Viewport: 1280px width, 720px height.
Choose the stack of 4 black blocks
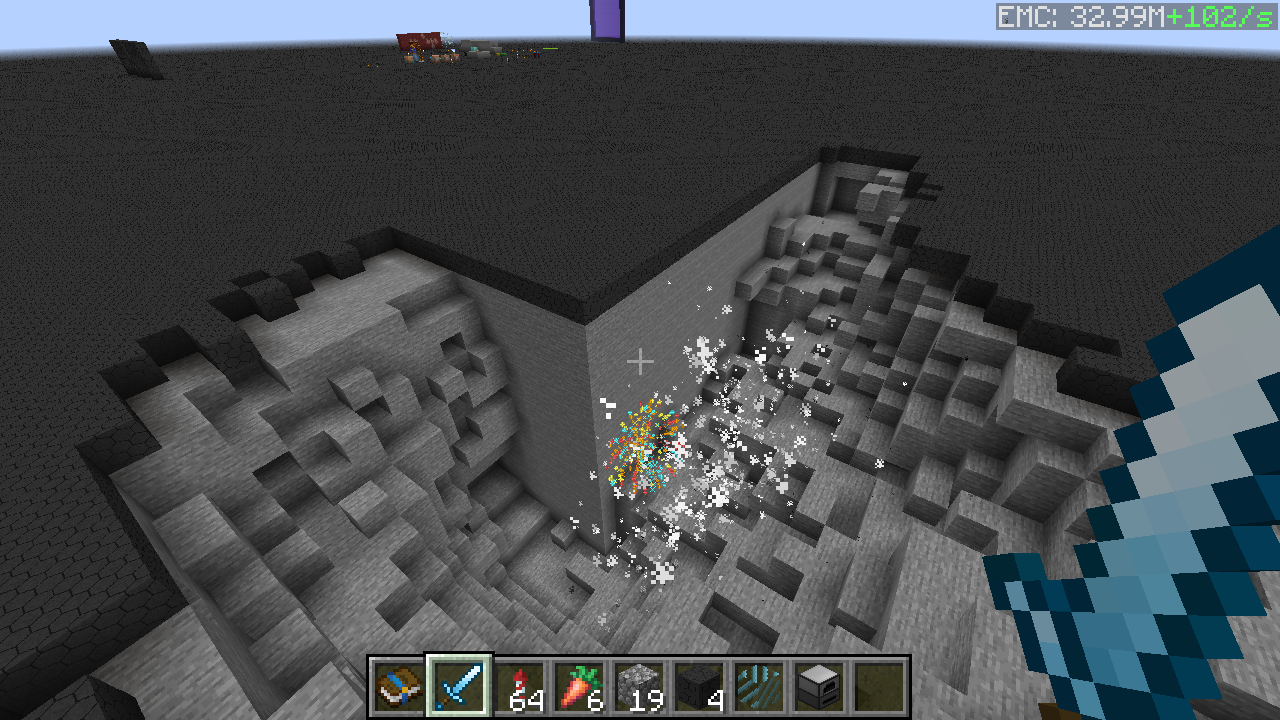point(699,686)
